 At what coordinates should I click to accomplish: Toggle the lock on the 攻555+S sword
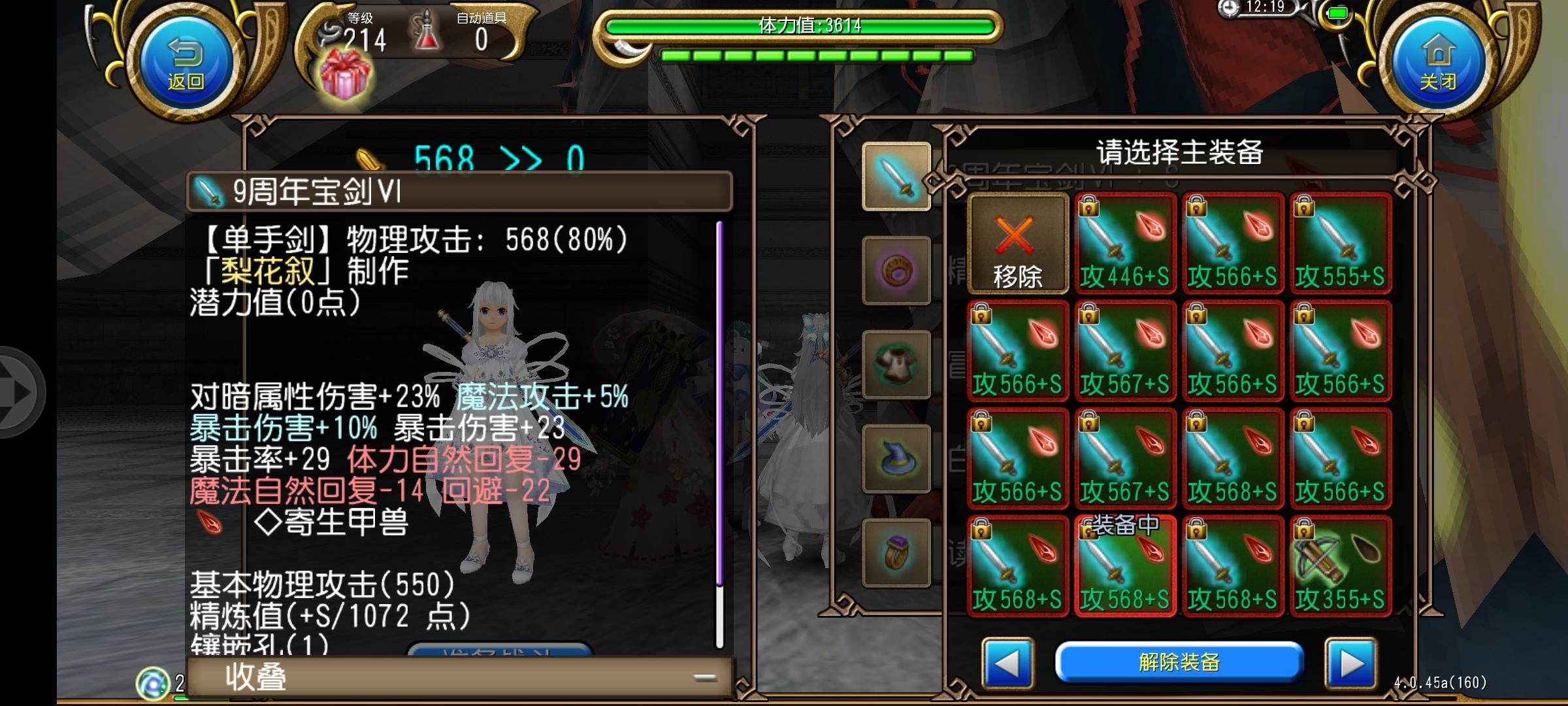[1303, 207]
